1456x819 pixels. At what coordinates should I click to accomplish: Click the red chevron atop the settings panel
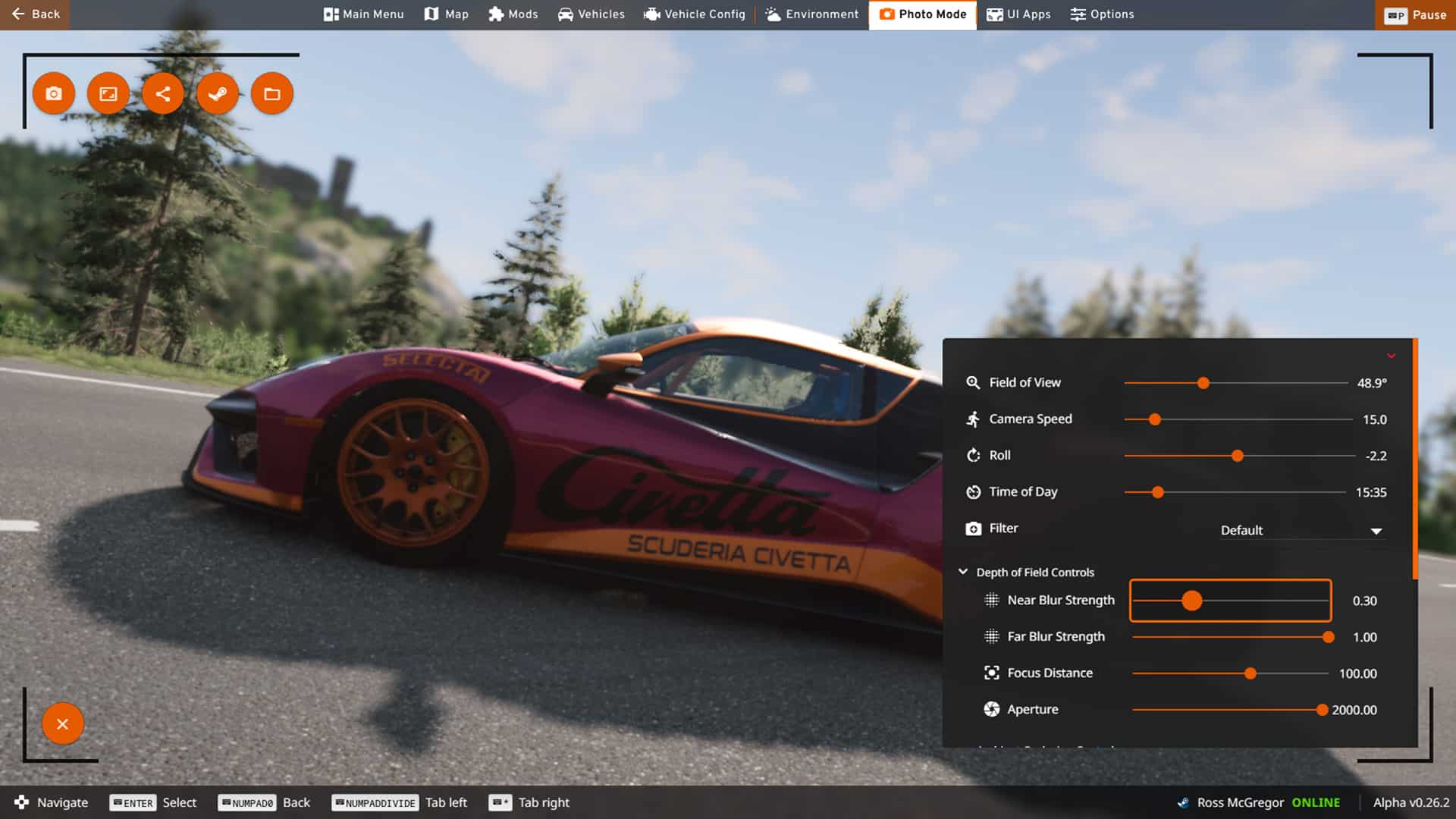[1392, 355]
